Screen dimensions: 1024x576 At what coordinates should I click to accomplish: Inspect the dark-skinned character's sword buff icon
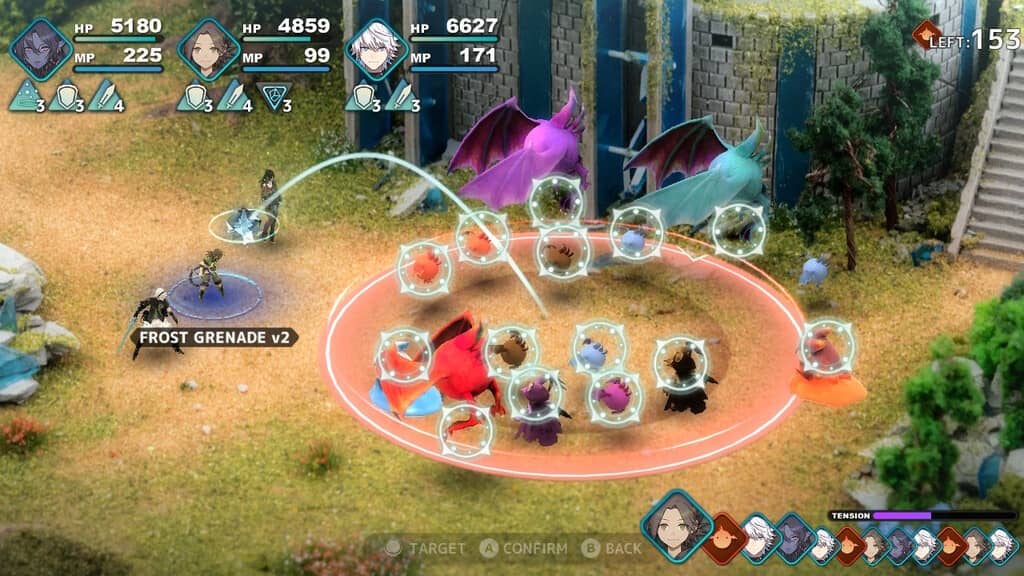tap(103, 97)
